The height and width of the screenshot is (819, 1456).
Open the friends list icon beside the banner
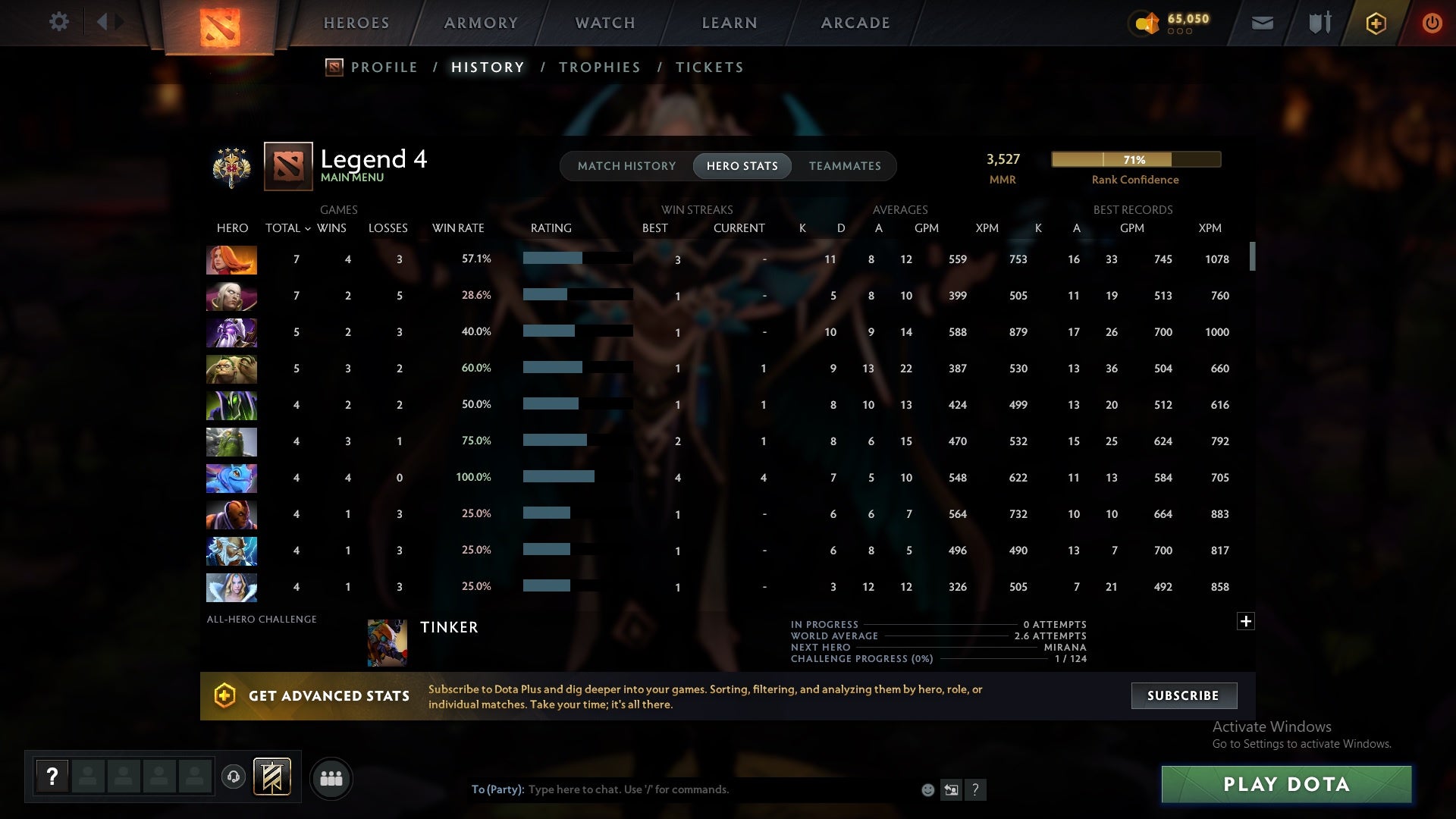[331, 778]
